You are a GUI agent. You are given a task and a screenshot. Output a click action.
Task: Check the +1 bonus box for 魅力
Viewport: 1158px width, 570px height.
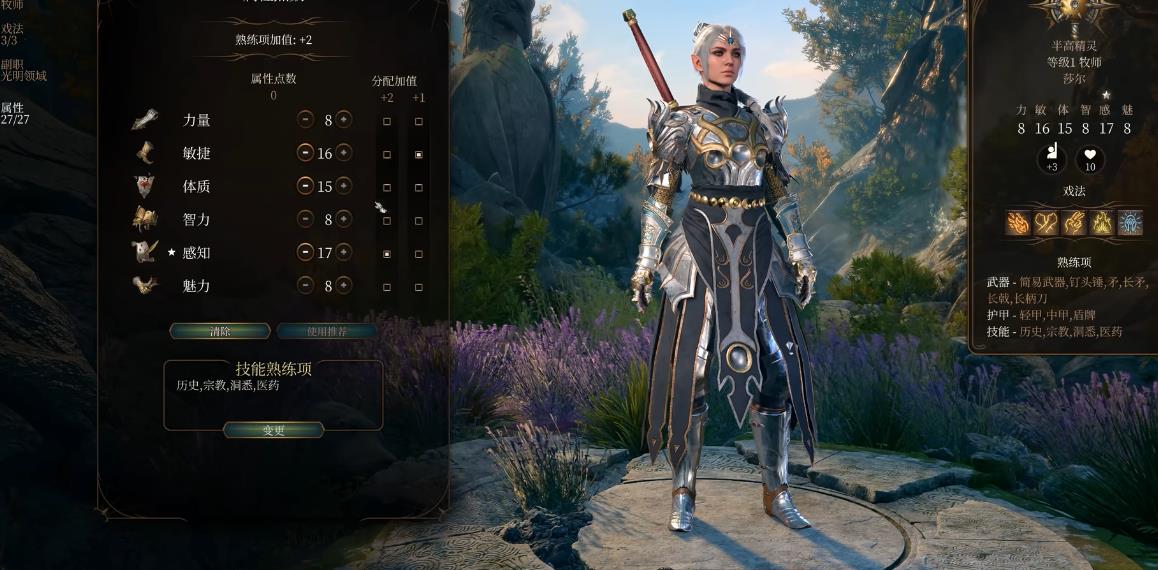point(418,287)
